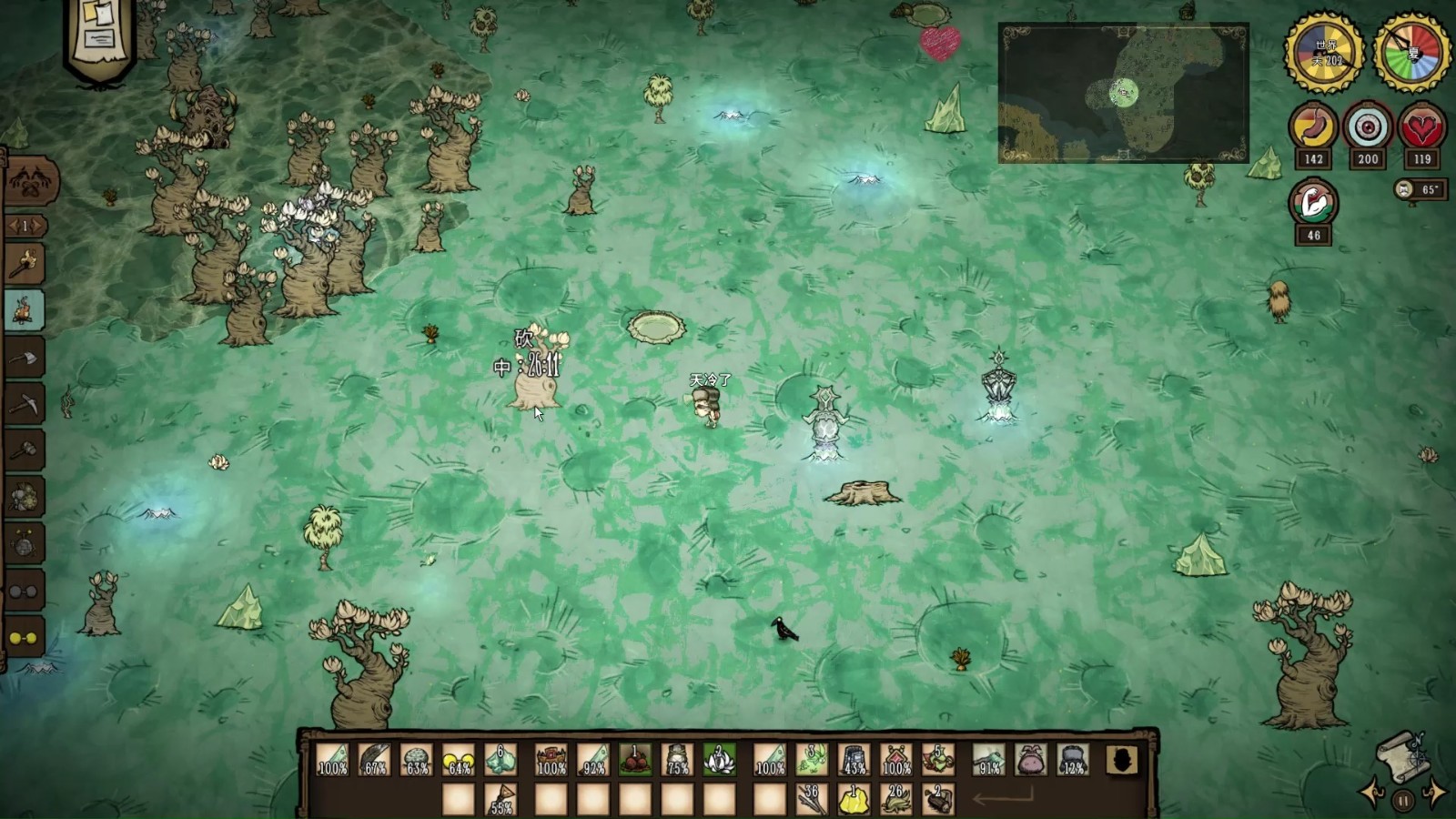The height and width of the screenshot is (819, 1456).
Task: Select the twigs stack of 36
Action: coord(811,800)
